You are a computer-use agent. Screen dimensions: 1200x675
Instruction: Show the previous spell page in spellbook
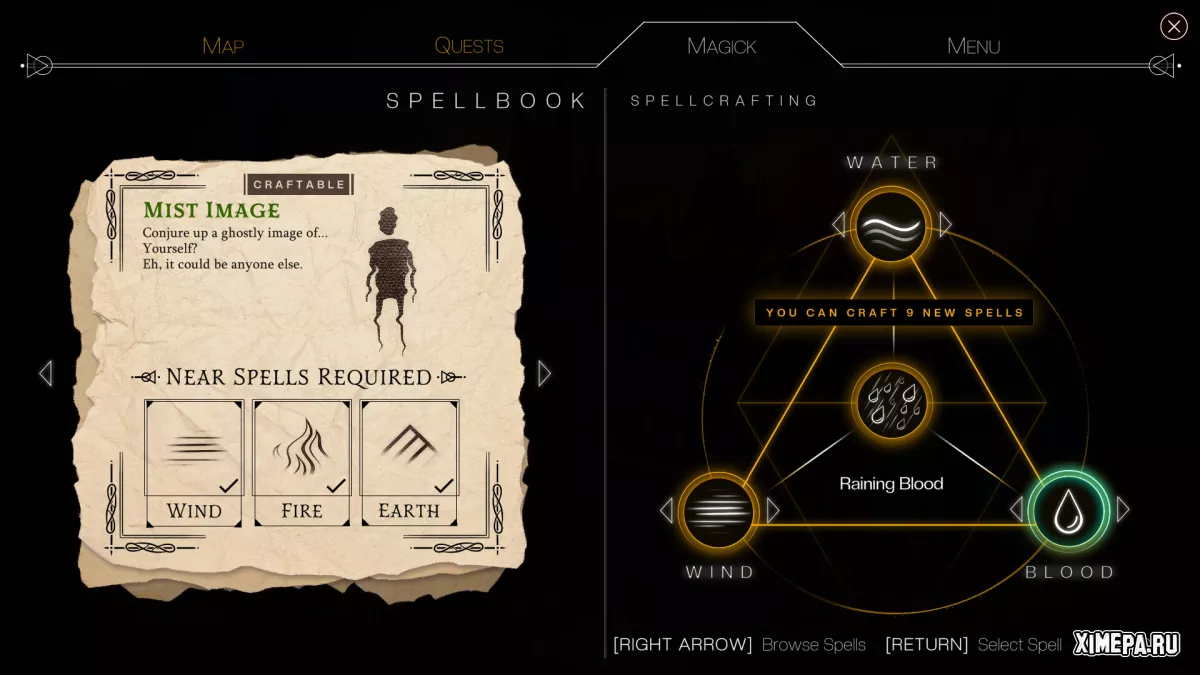tap(45, 373)
